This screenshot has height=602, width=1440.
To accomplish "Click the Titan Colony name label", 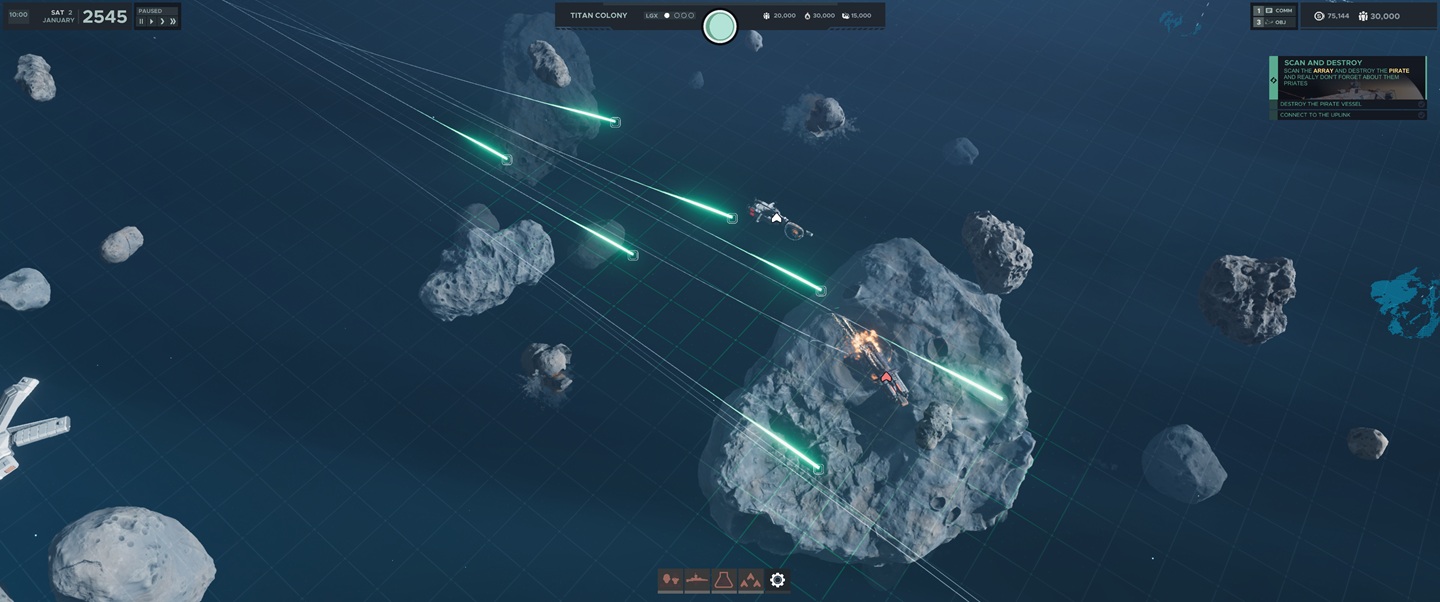I will pyautogui.click(x=598, y=16).
